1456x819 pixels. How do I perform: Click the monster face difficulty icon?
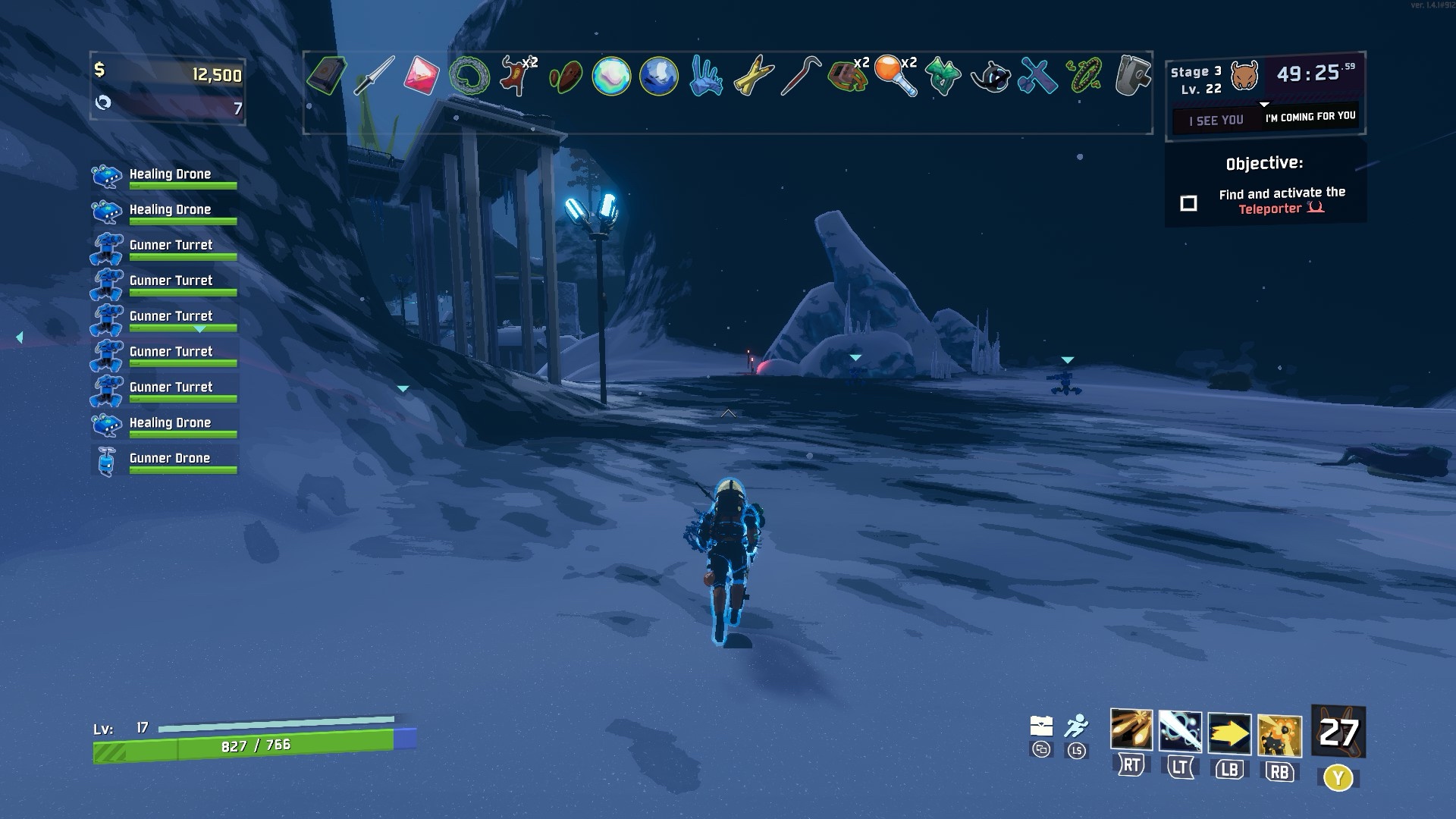1244,76
